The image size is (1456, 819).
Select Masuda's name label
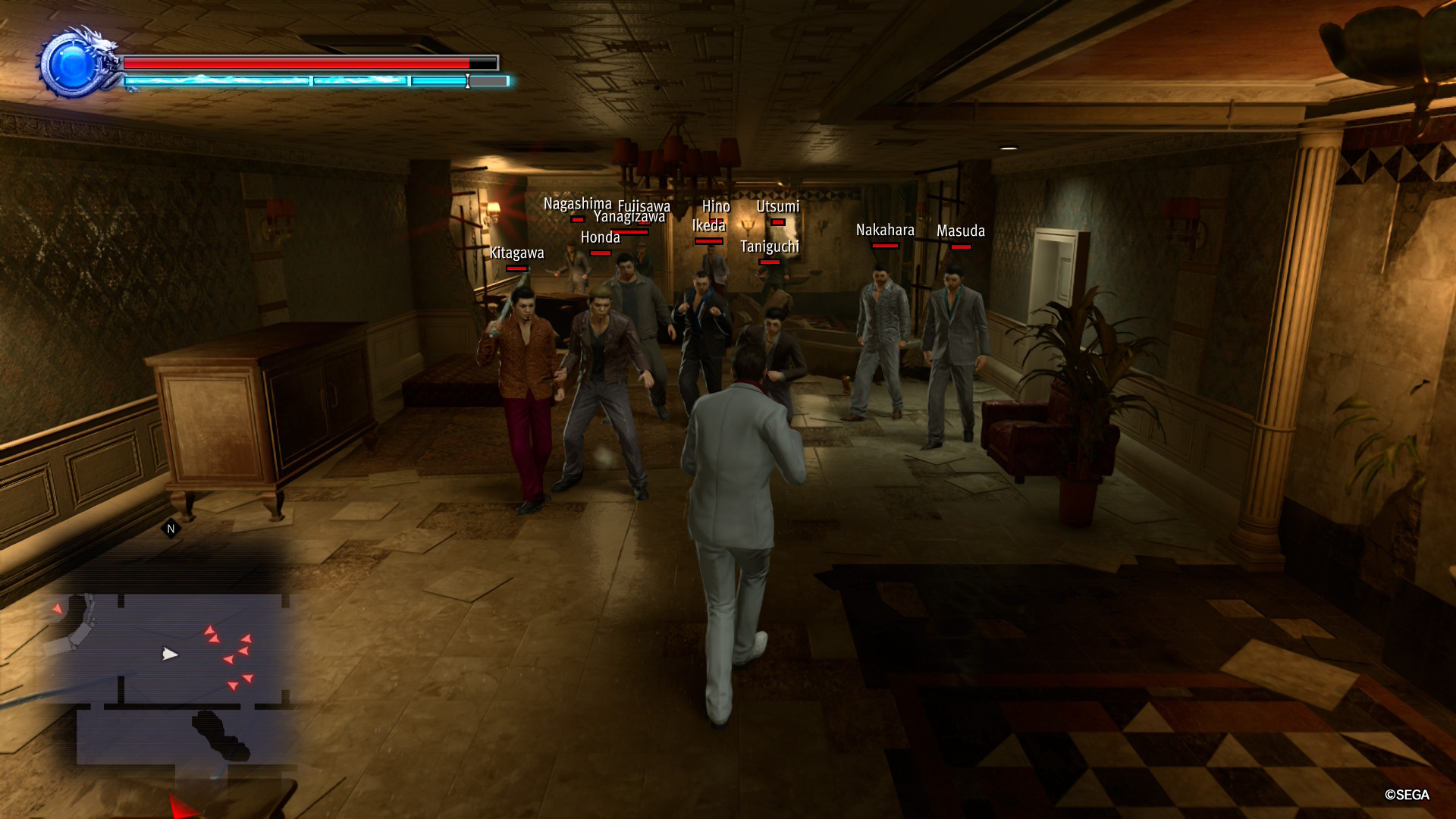[x=960, y=231]
